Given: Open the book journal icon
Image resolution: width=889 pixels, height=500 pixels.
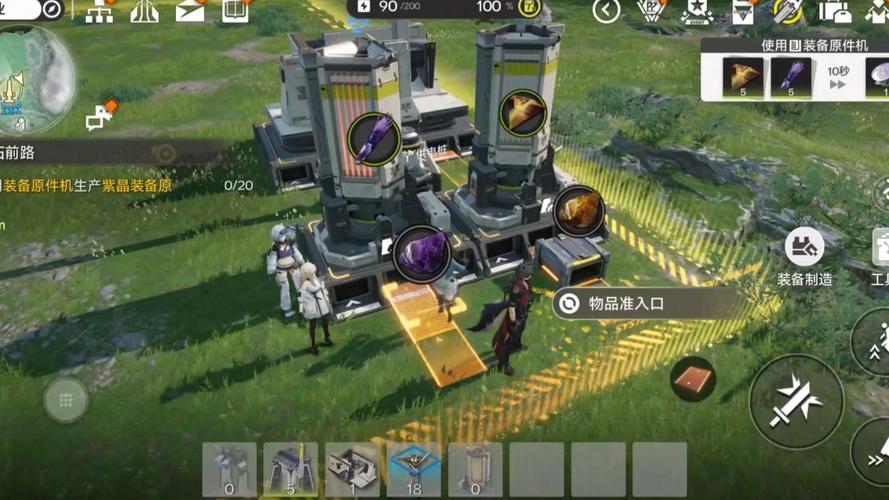Looking at the screenshot, I should (235, 11).
